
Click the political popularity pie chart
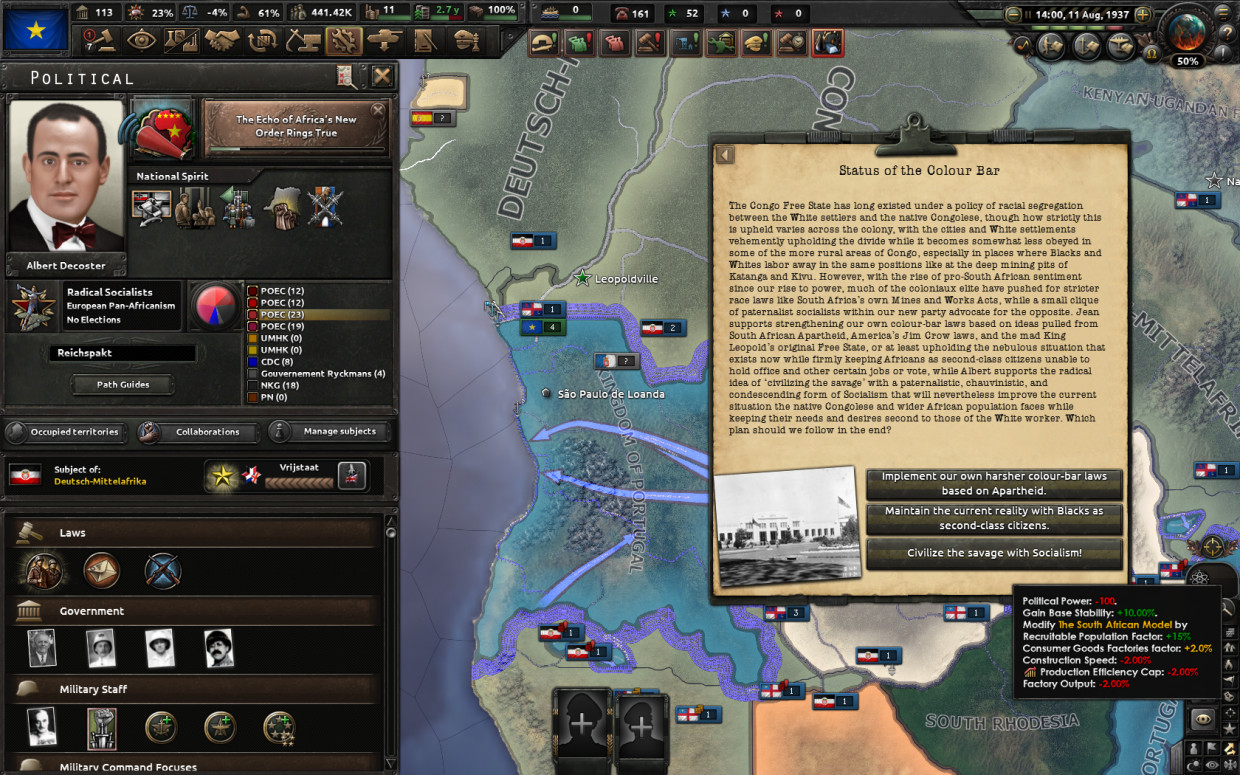[x=213, y=306]
